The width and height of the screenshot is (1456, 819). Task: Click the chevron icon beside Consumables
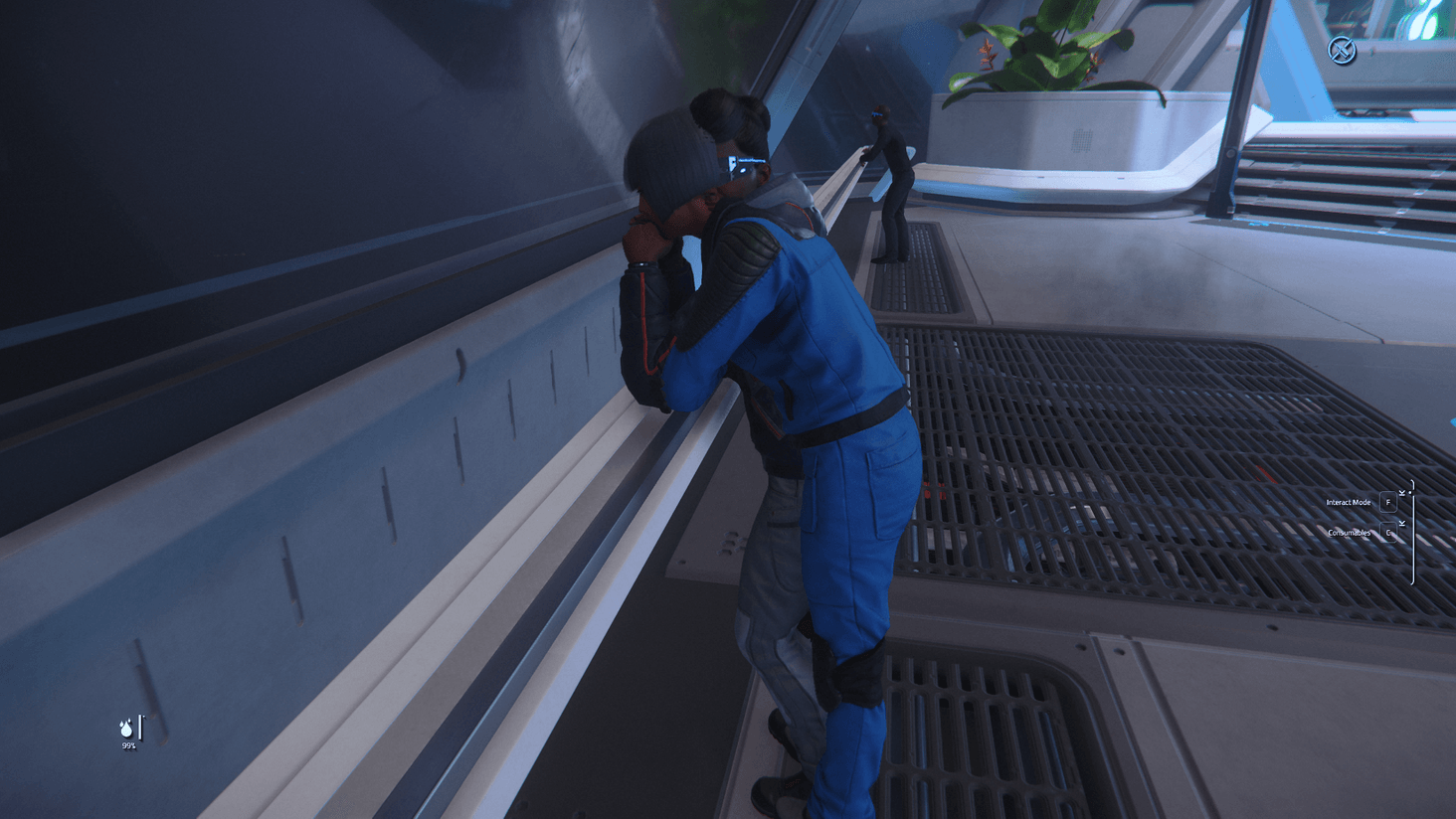coord(1402,523)
